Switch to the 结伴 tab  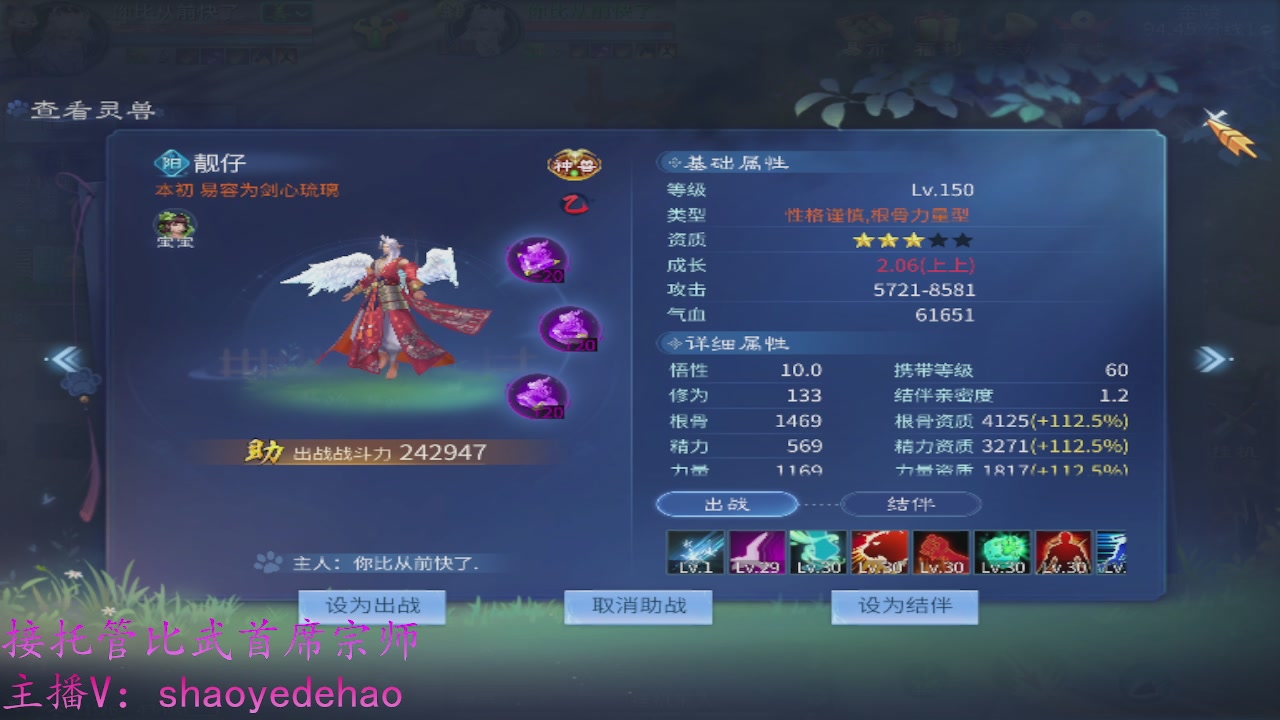(910, 504)
